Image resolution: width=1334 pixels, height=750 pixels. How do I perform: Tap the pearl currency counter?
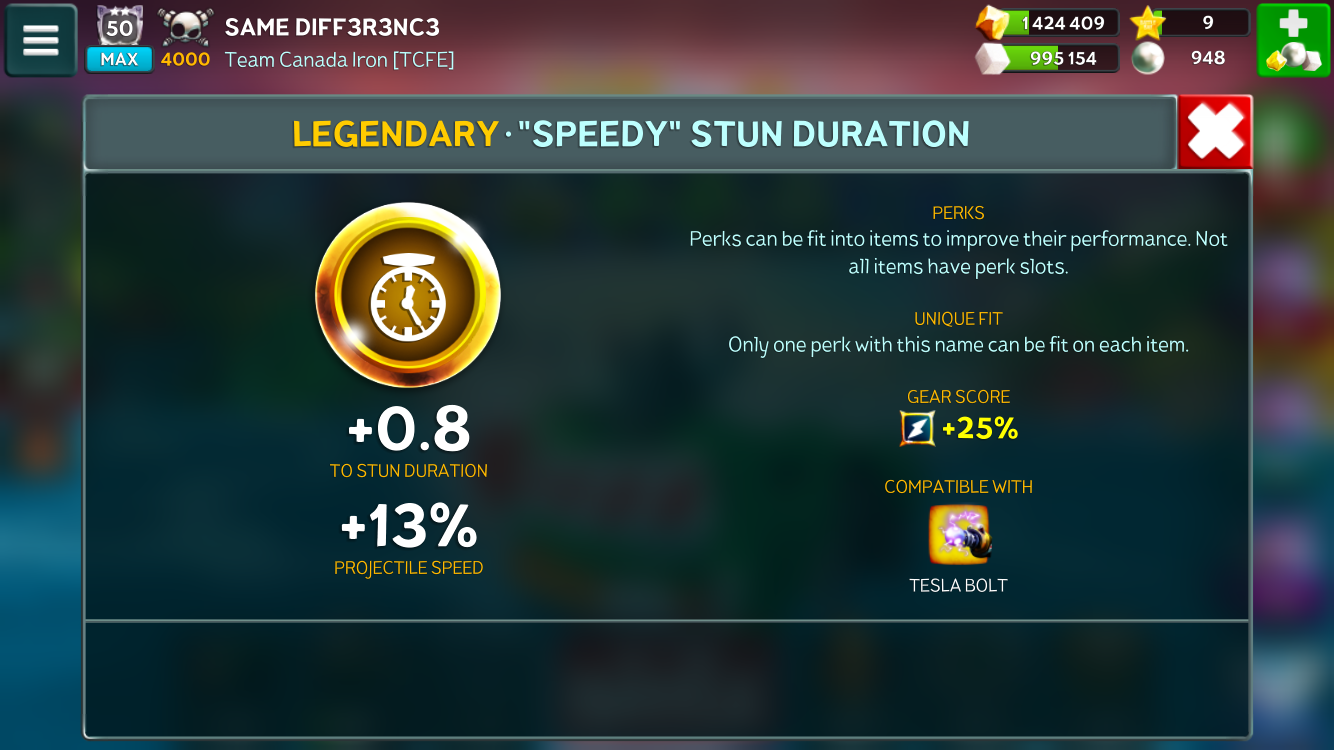coord(1190,58)
